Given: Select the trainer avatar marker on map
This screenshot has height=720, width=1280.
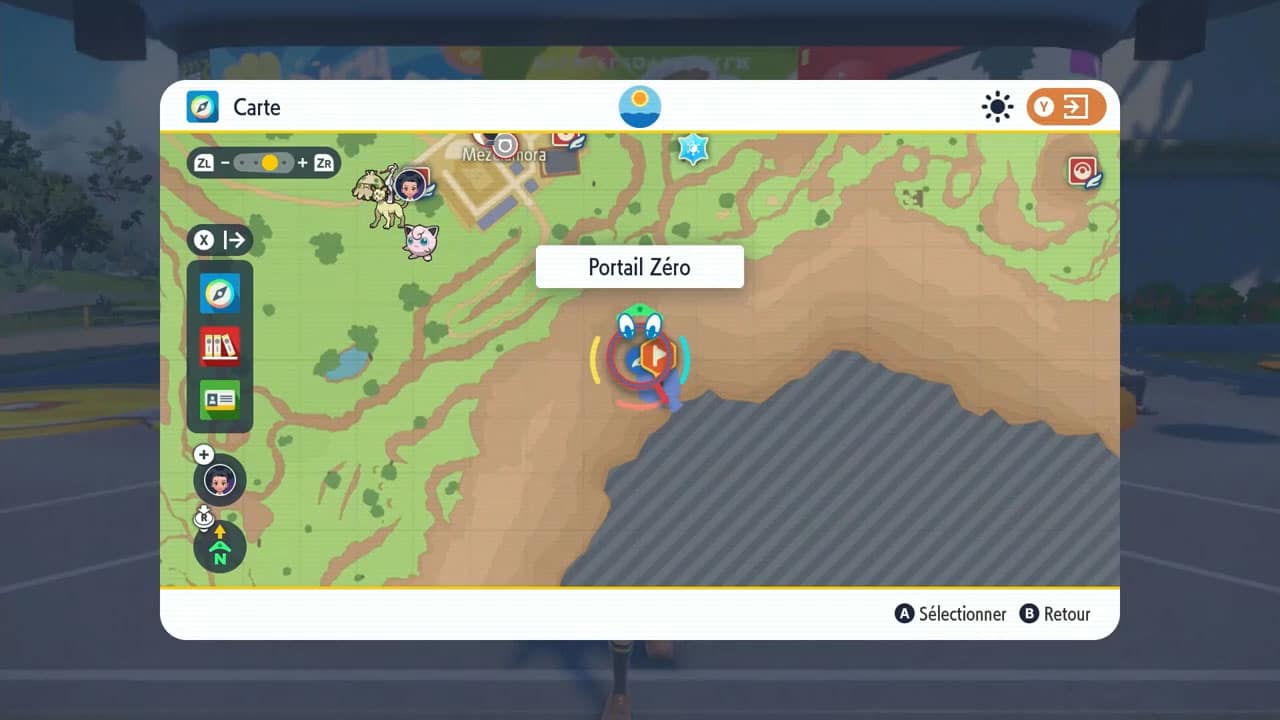Looking at the screenshot, I should coord(410,183).
